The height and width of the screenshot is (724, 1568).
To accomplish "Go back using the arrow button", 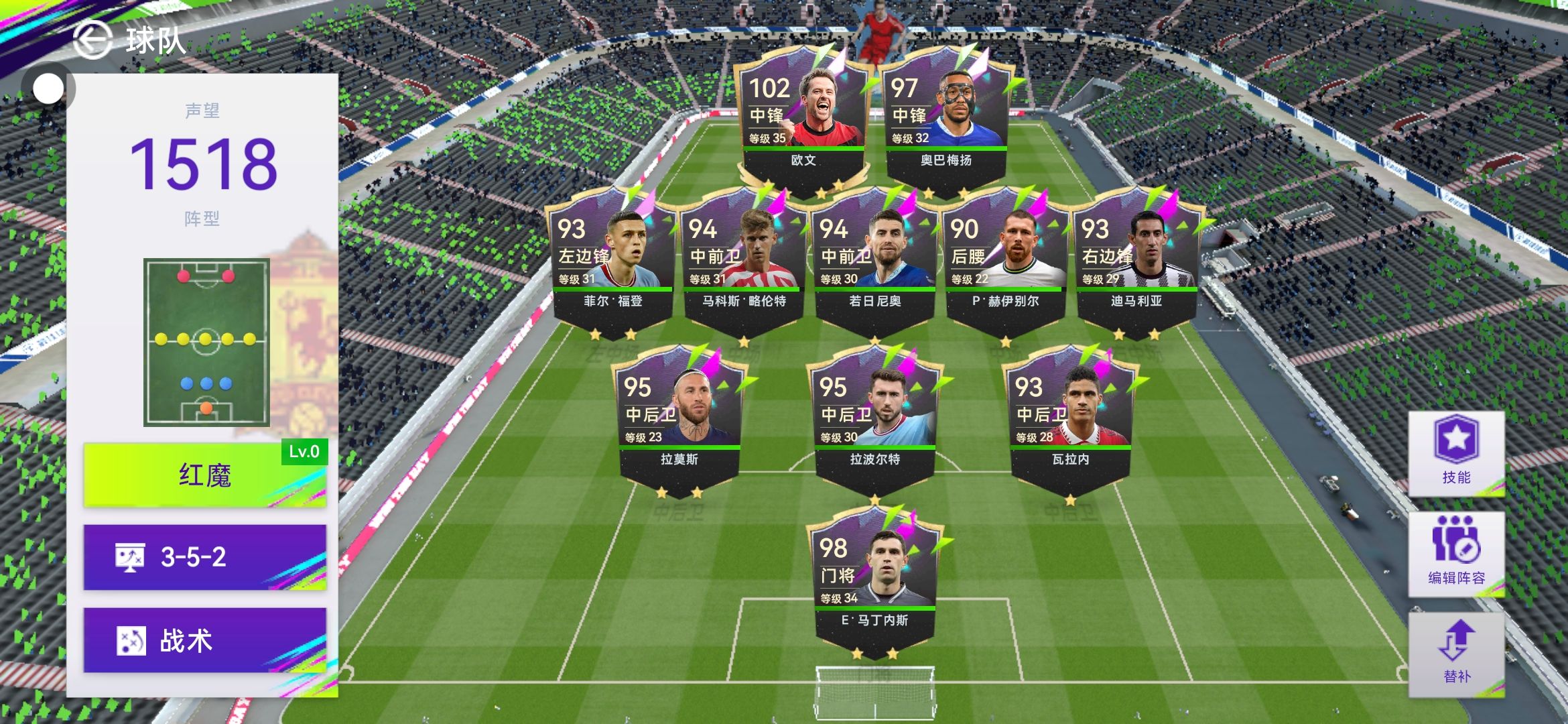I will 92,40.
